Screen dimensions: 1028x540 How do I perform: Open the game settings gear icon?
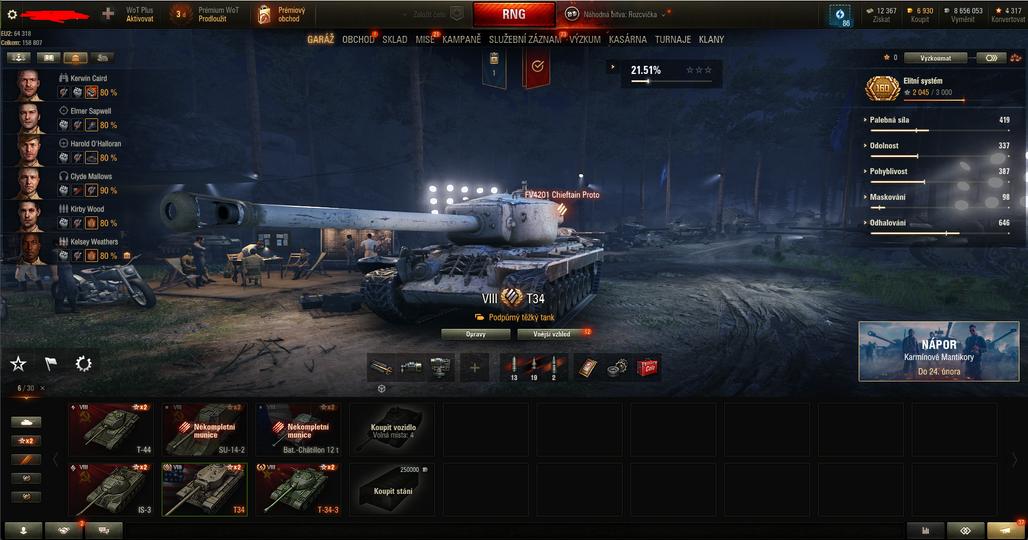(12, 14)
